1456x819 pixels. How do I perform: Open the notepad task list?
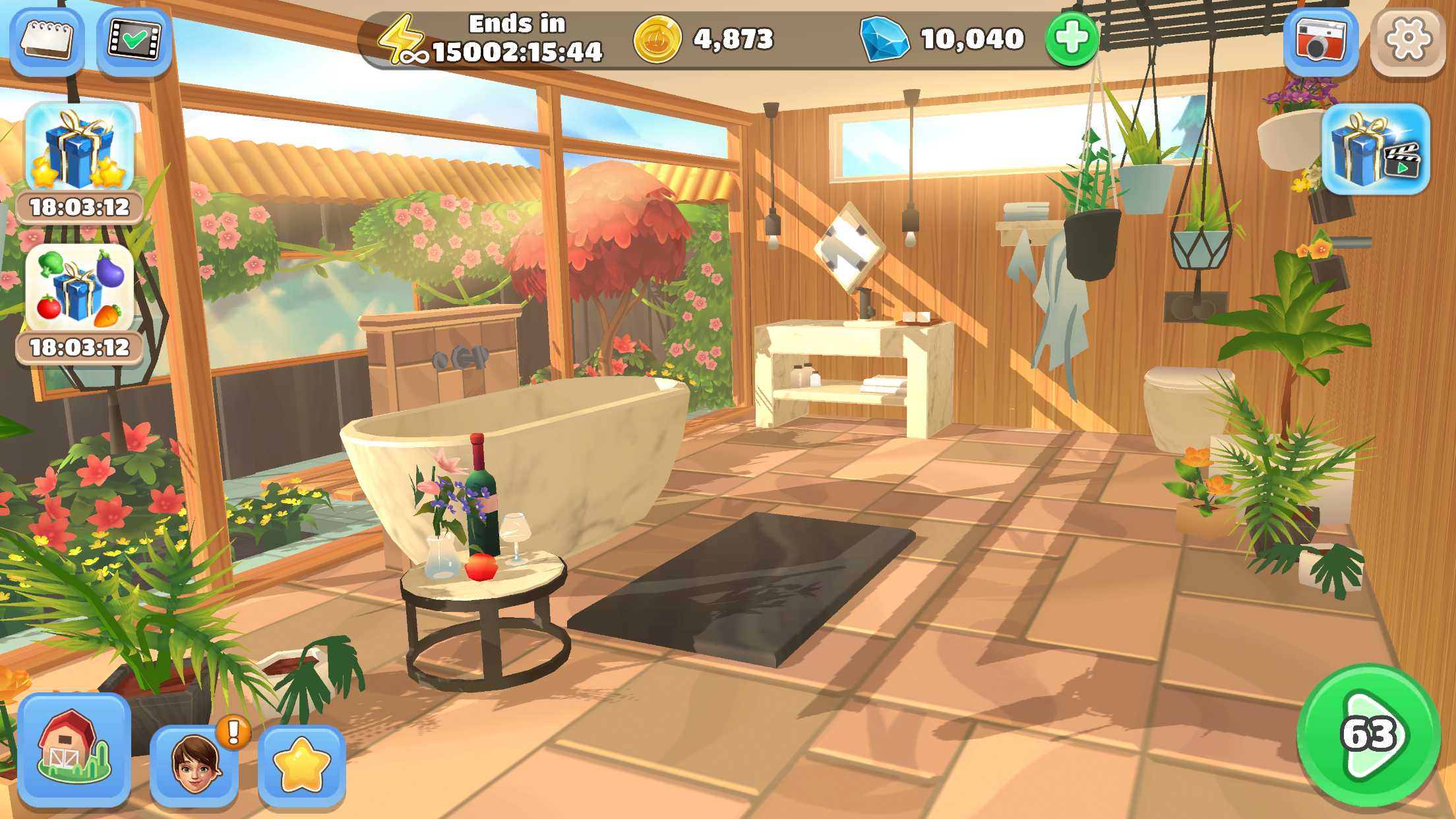tap(46, 40)
